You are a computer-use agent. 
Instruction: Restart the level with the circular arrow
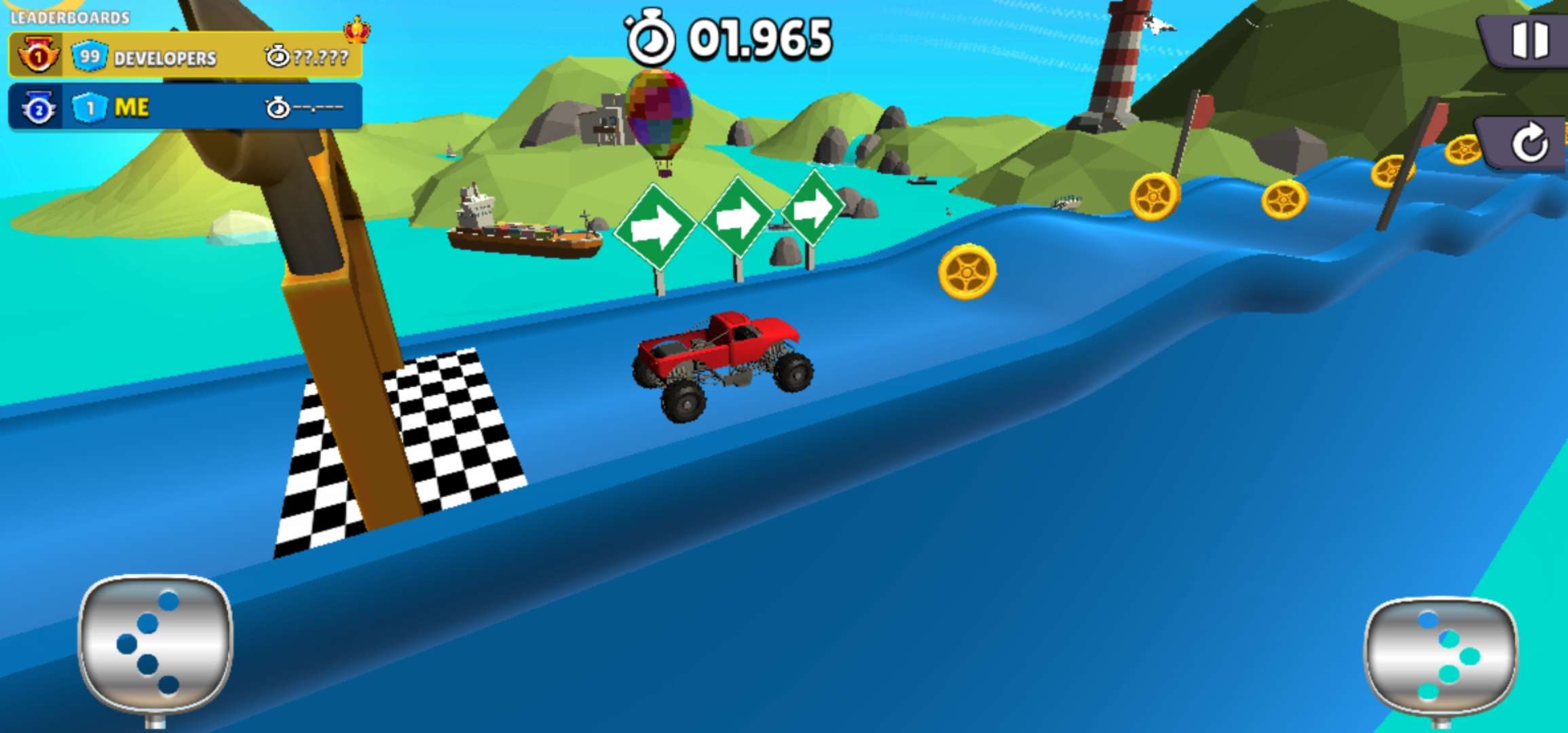tap(1528, 143)
